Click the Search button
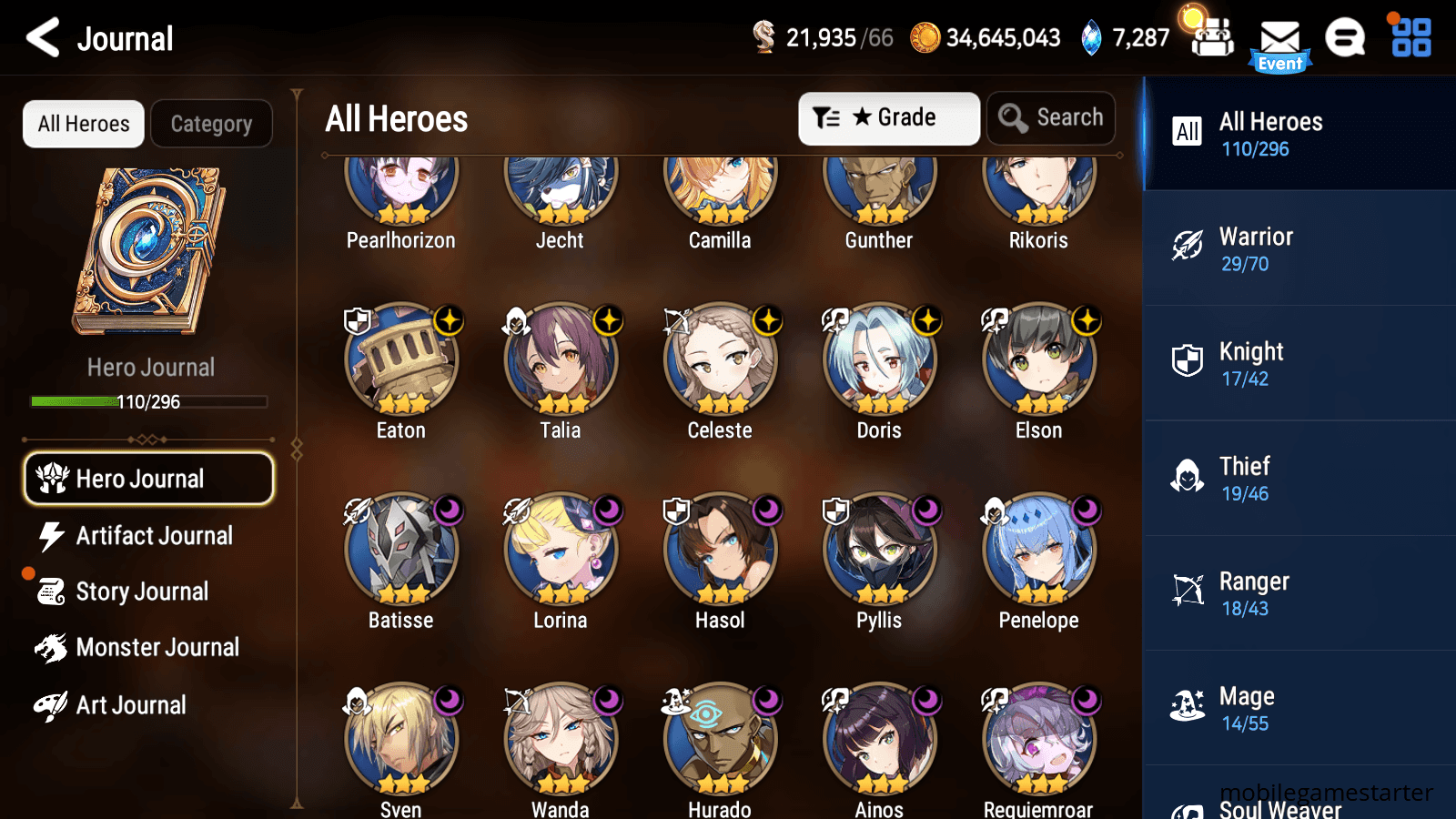This screenshot has width=1456, height=819. tap(1051, 117)
